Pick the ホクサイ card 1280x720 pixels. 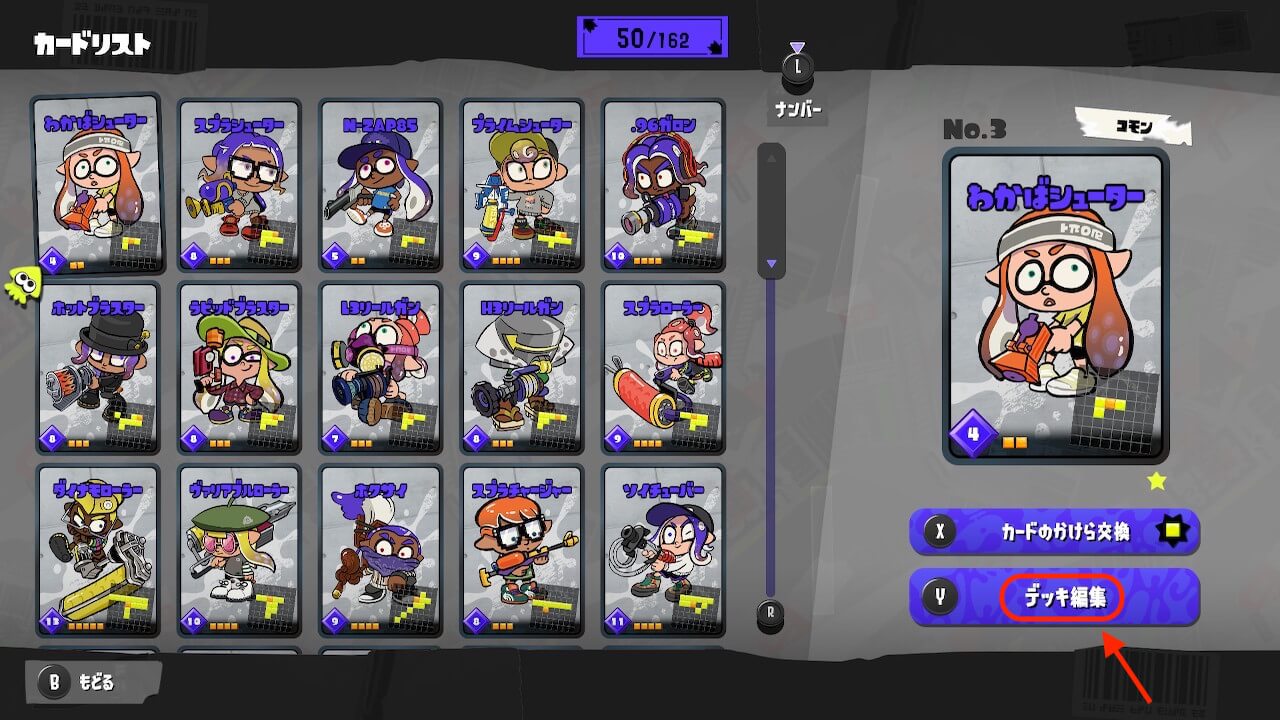point(380,550)
